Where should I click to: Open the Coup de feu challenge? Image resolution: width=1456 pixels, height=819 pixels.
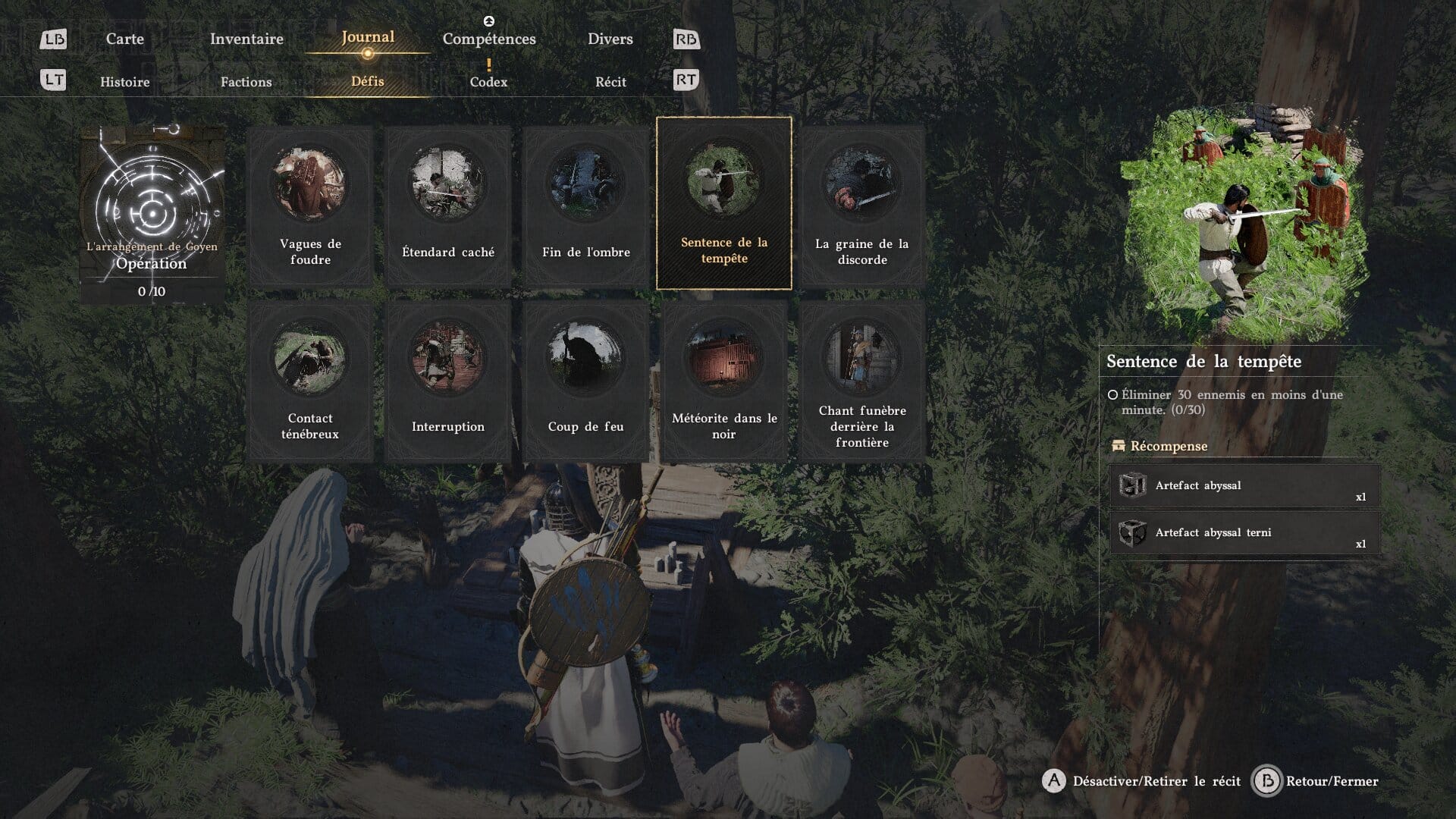pyautogui.click(x=586, y=381)
